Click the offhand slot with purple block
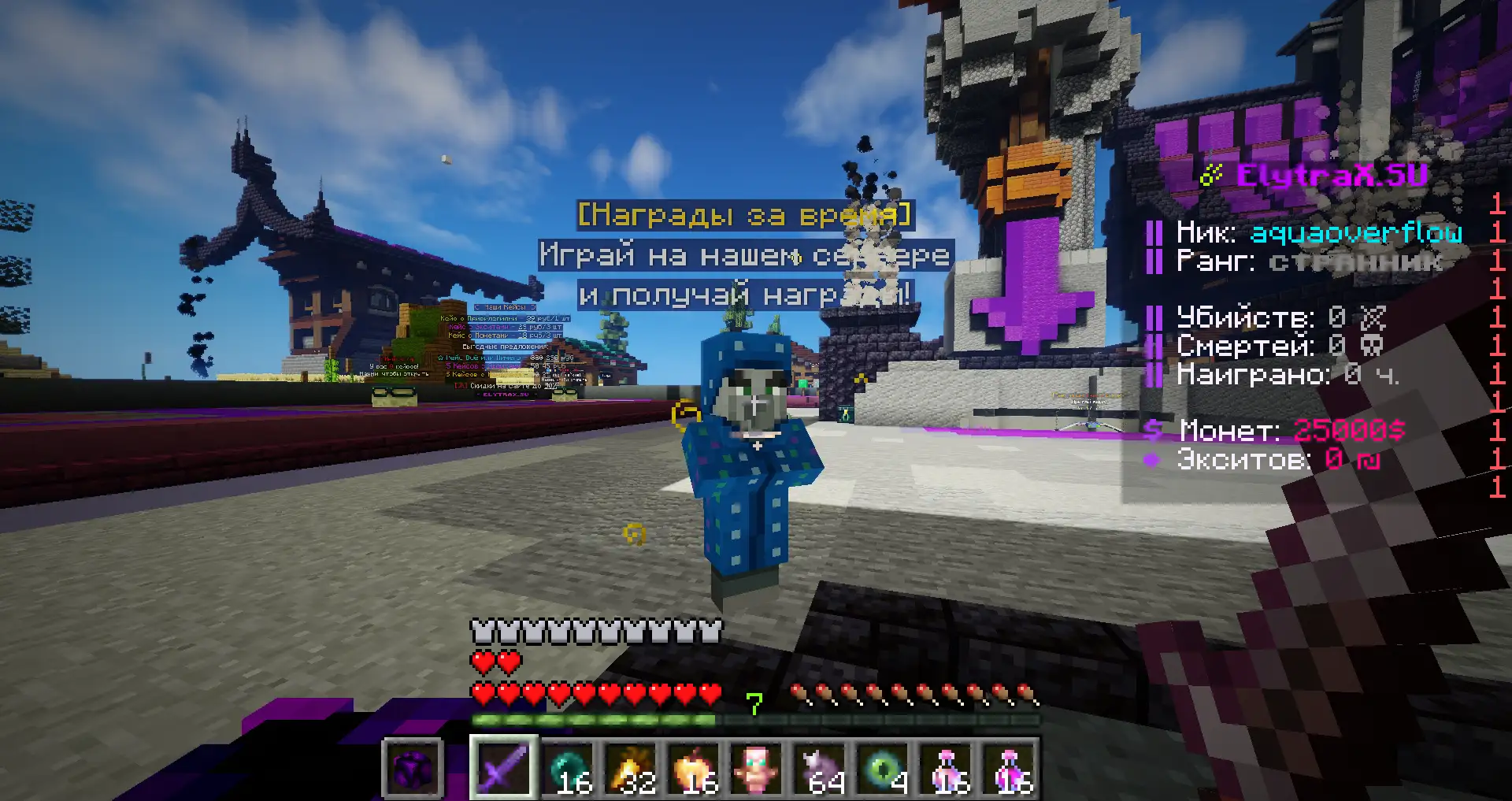 pos(413,767)
